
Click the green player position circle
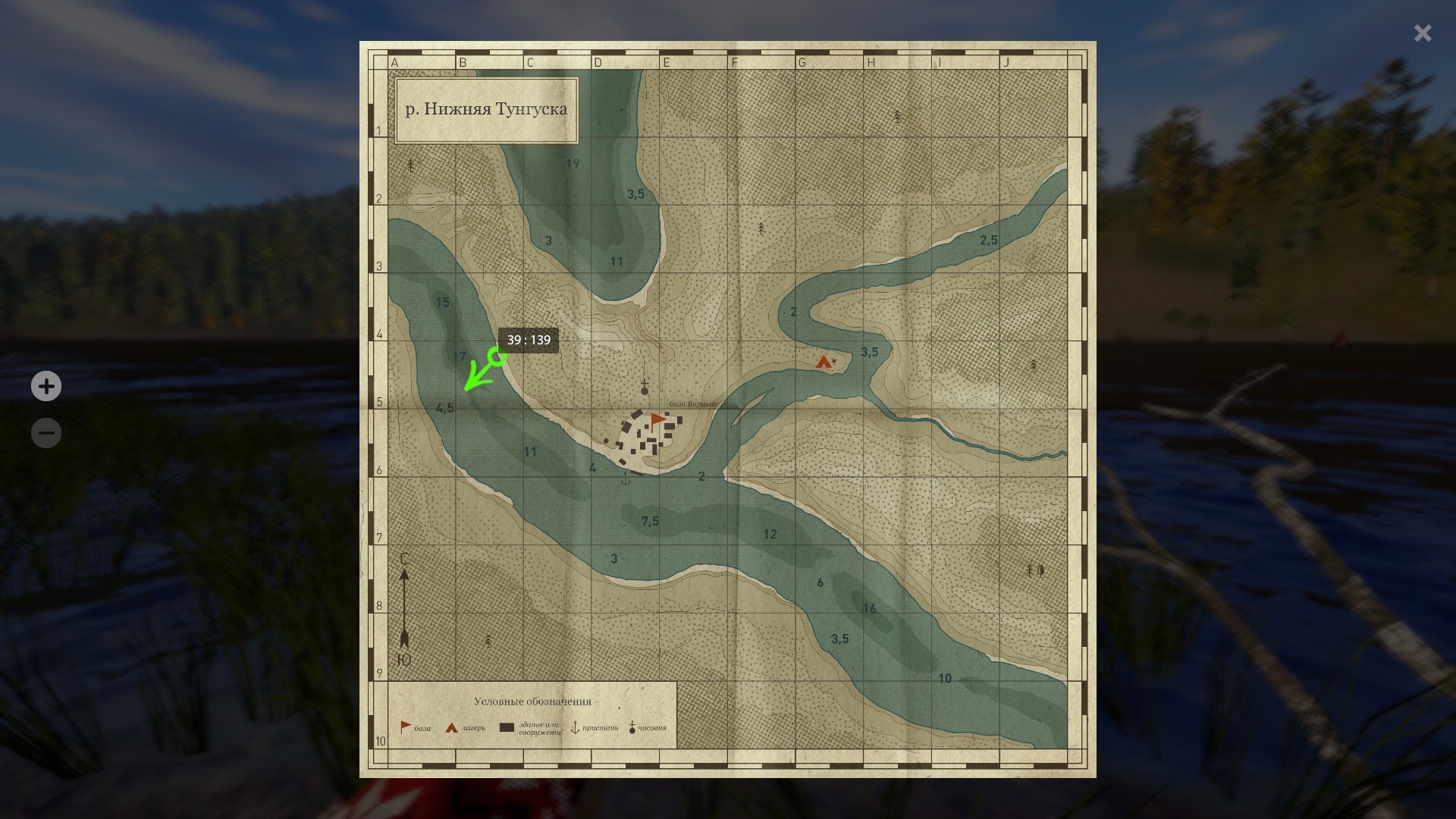tap(497, 356)
